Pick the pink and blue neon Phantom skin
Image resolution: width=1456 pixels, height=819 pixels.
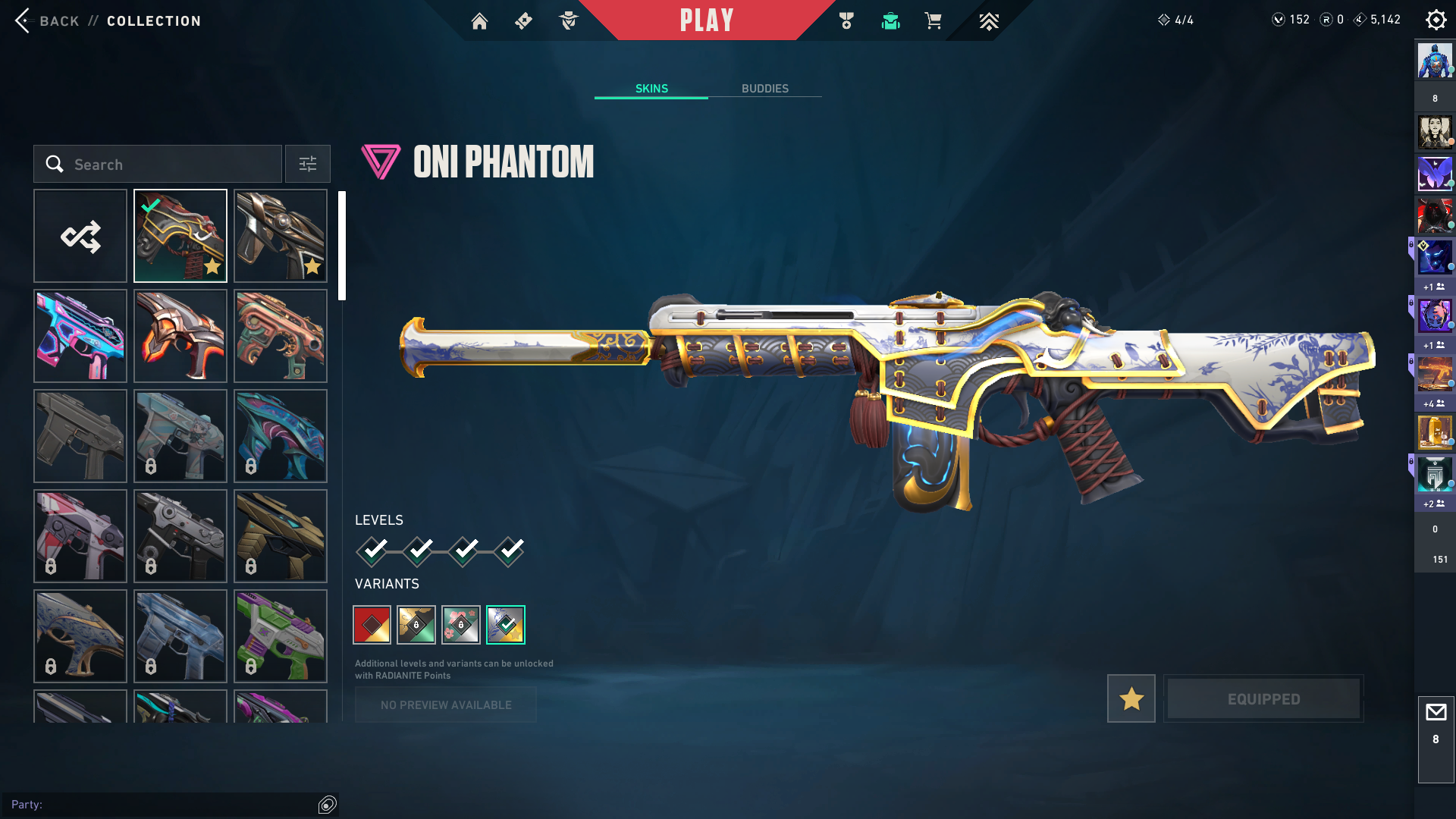pos(80,337)
